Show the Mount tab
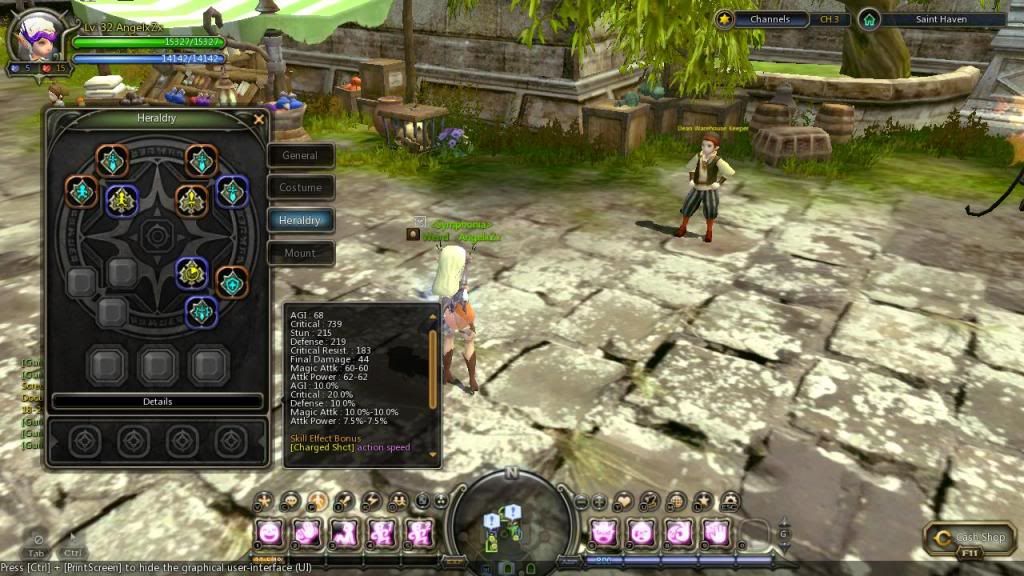The image size is (1024, 576). click(300, 253)
